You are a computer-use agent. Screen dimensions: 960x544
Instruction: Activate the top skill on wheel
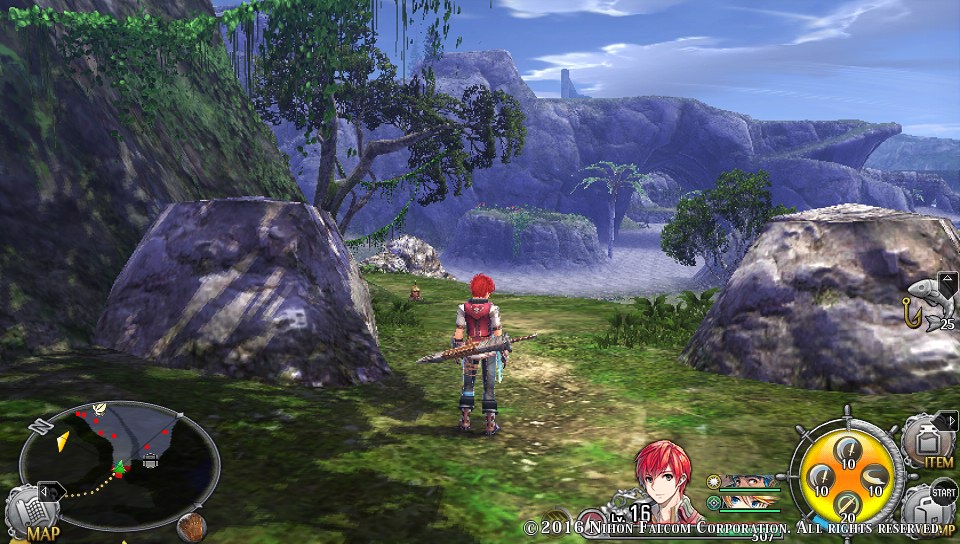[846, 449]
